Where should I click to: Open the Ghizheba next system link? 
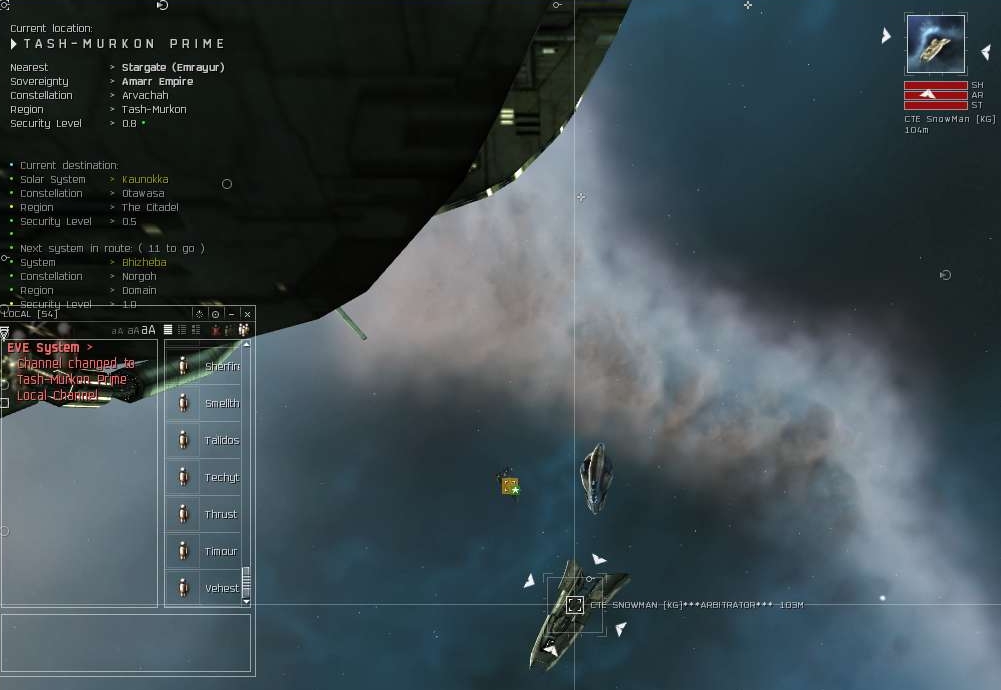(x=144, y=262)
